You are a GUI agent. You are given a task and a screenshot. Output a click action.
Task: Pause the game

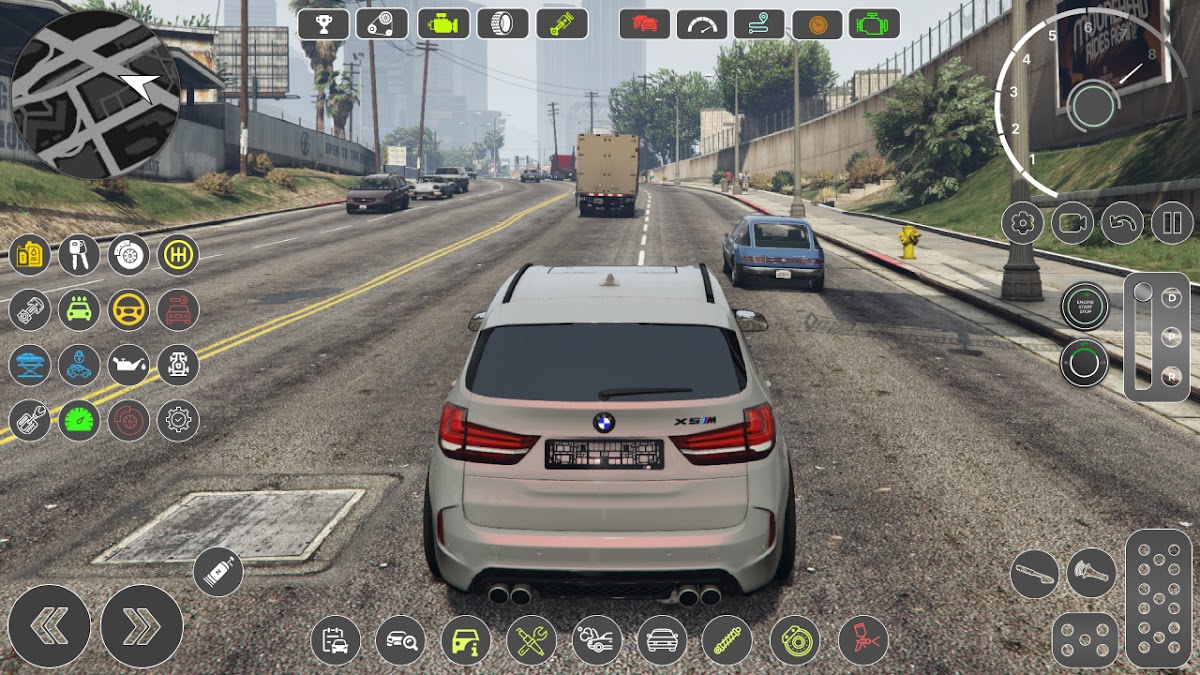point(1172,223)
